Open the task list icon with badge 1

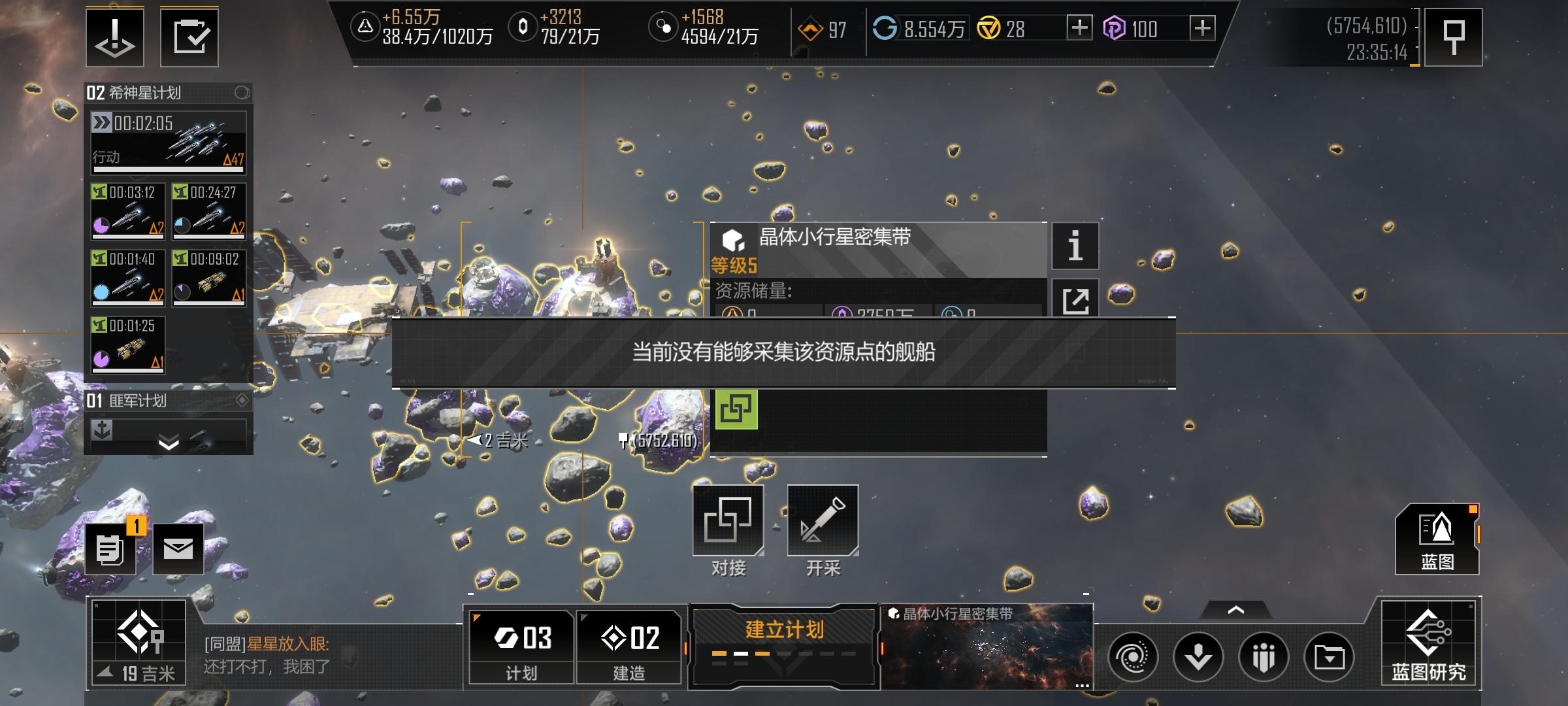click(110, 549)
